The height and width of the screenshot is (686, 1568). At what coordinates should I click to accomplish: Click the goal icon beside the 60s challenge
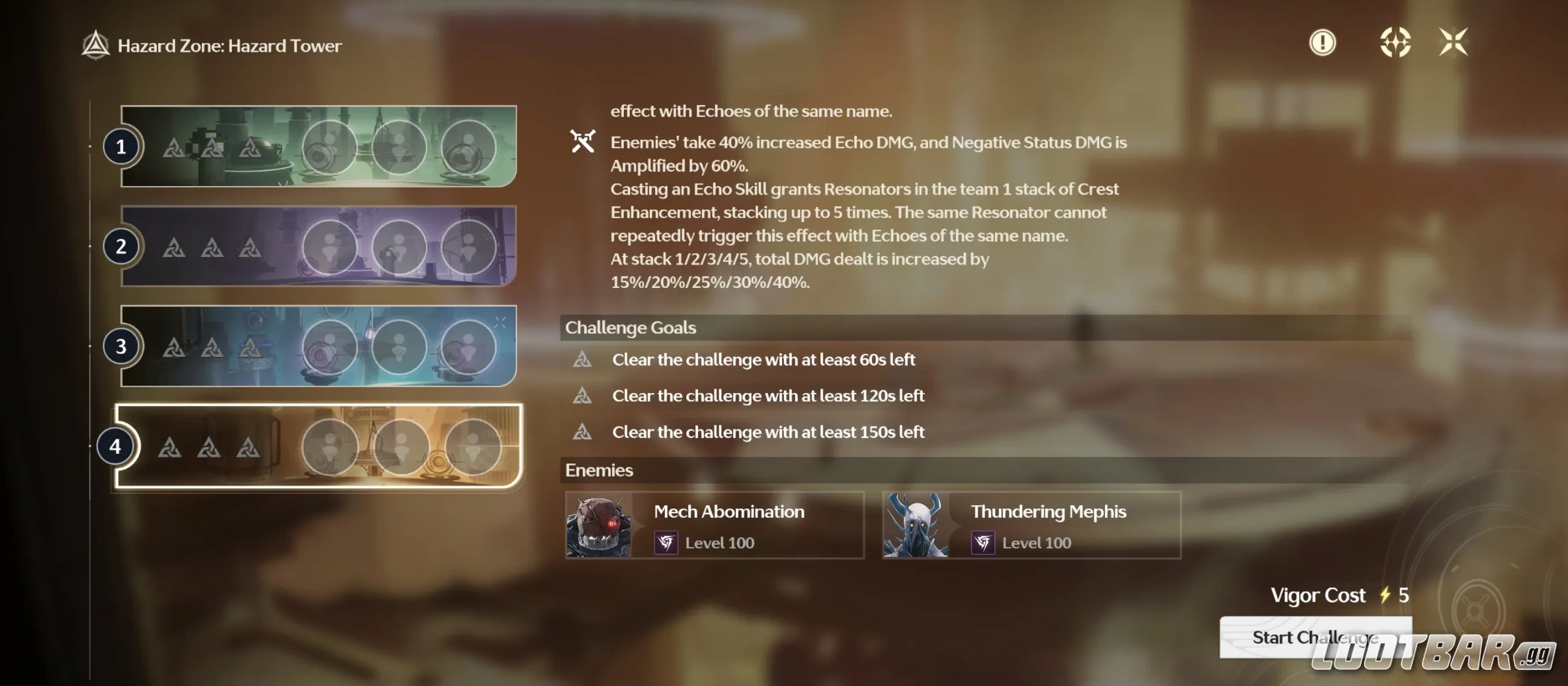[583, 359]
